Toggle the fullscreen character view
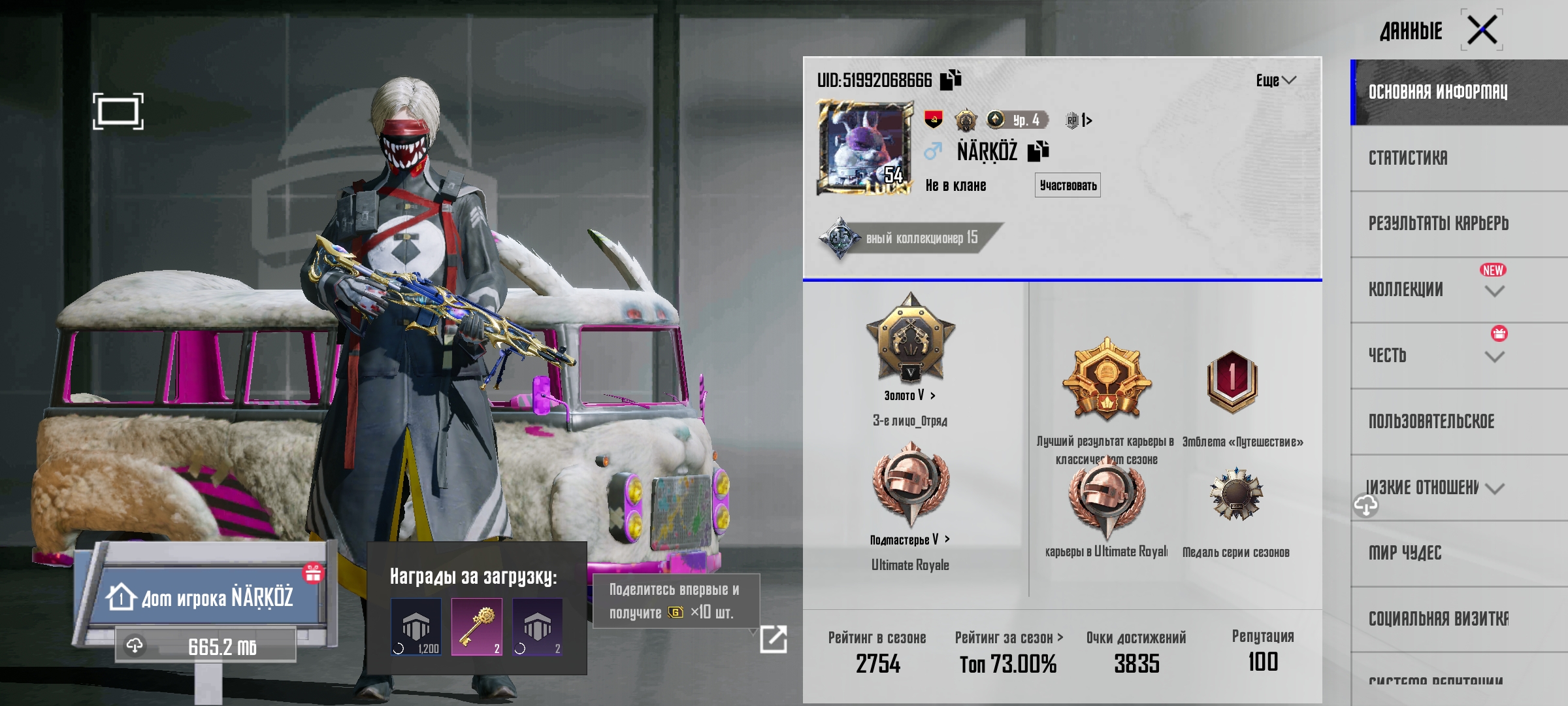This screenshot has width=1568, height=706. tap(118, 111)
